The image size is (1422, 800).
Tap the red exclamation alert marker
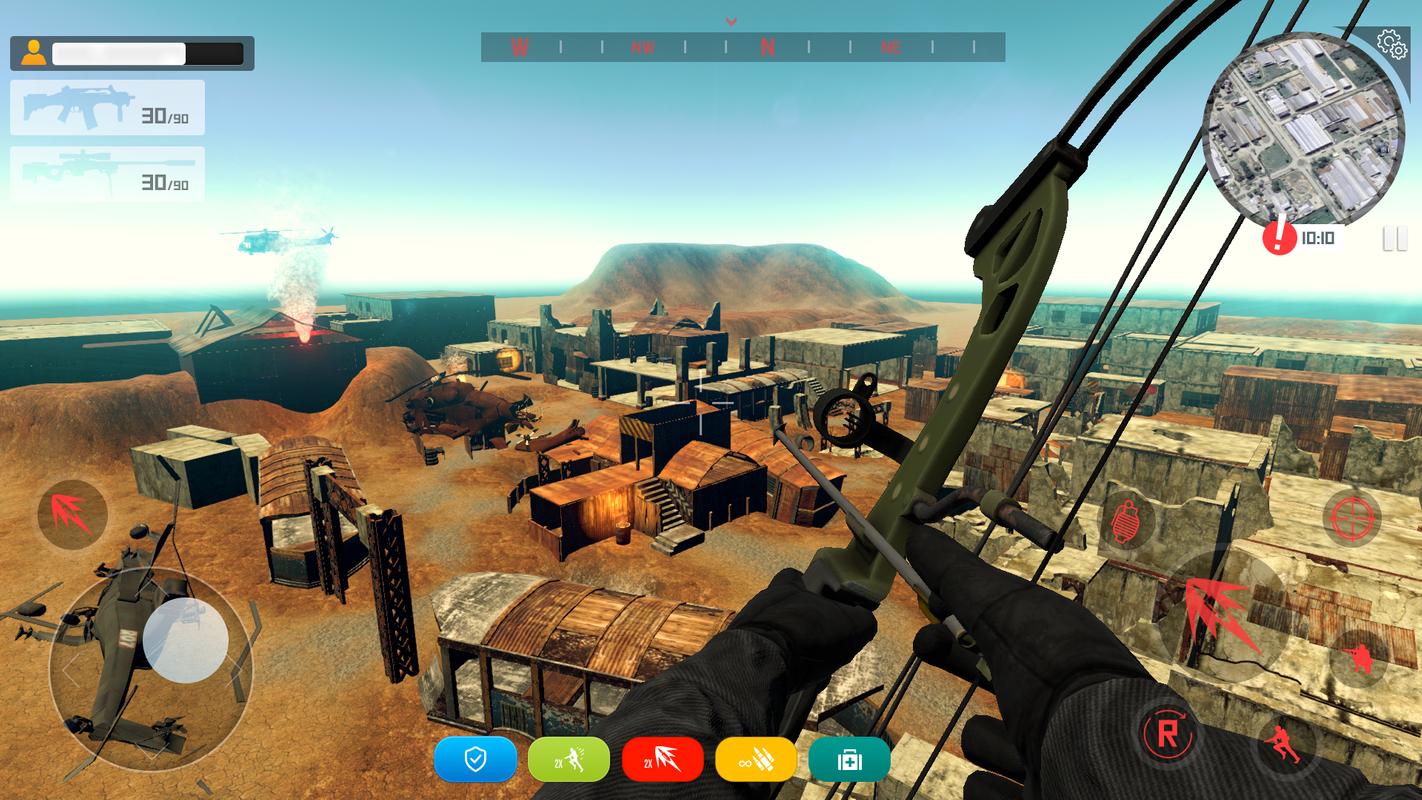[1278, 238]
